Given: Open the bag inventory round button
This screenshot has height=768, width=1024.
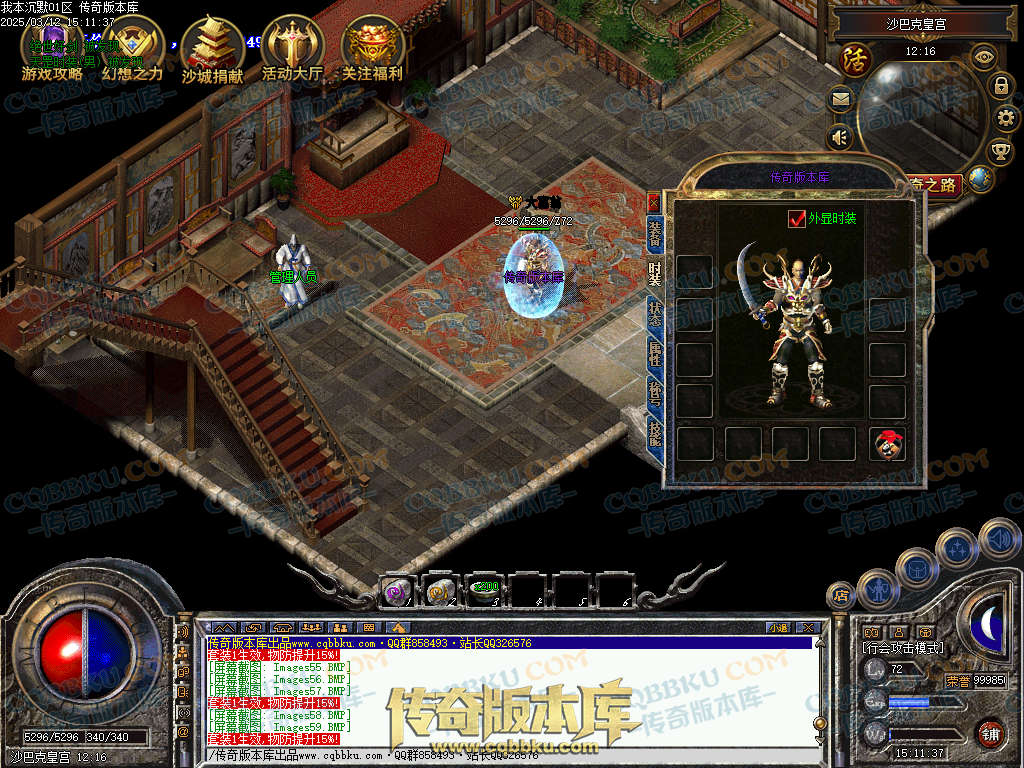Looking at the screenshot, I should 916,569.
